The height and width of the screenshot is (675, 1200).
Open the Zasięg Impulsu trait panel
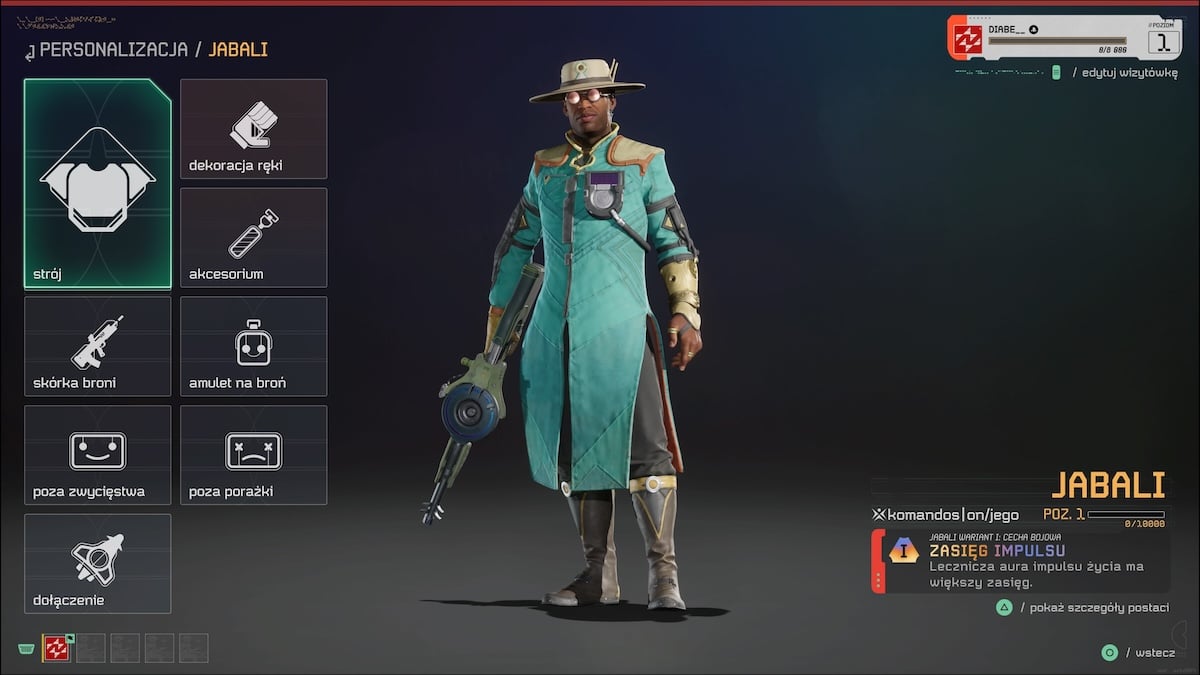pyautogui.click(x=1022, y=561)
